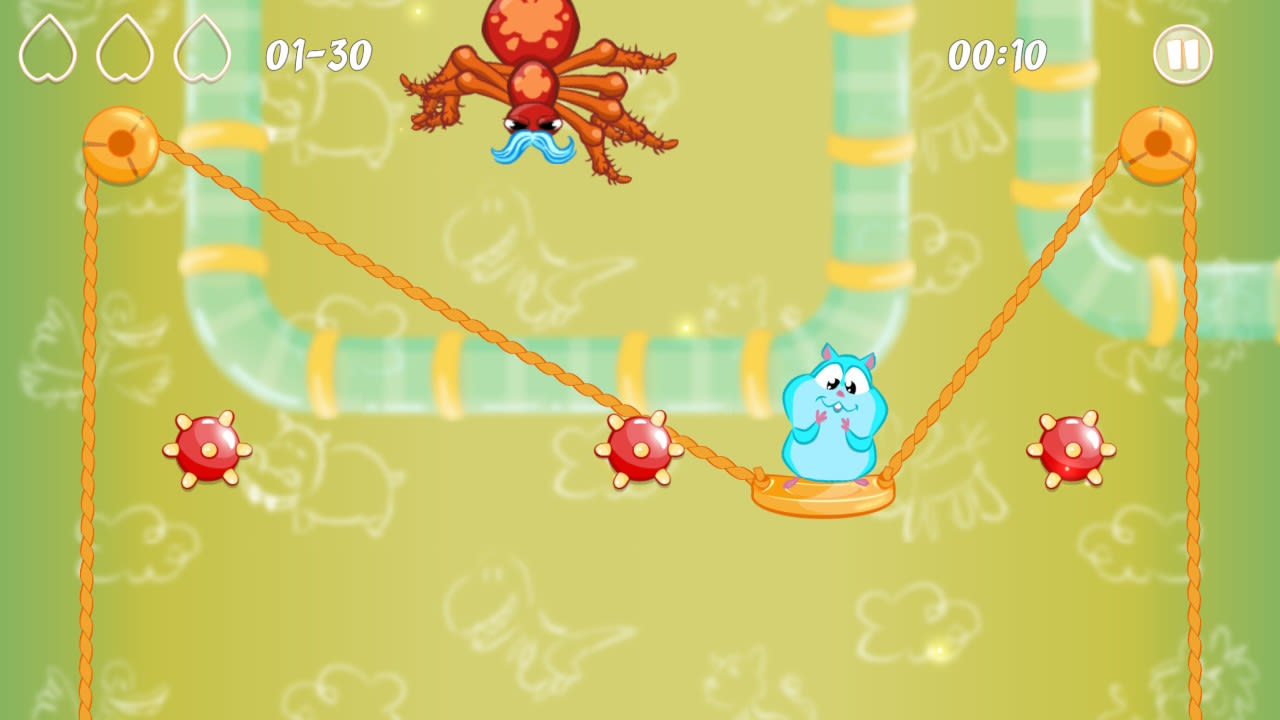Click the 00:10 timer display
1280x720 pixels.
(x=1000, y=55)
